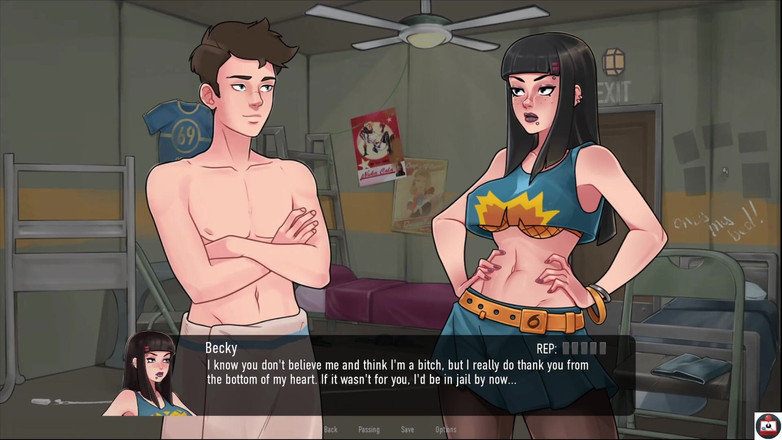Go back to the previous dialogue line
The width and height of the screenshot is (782, 440).
[x=330, y=429]
